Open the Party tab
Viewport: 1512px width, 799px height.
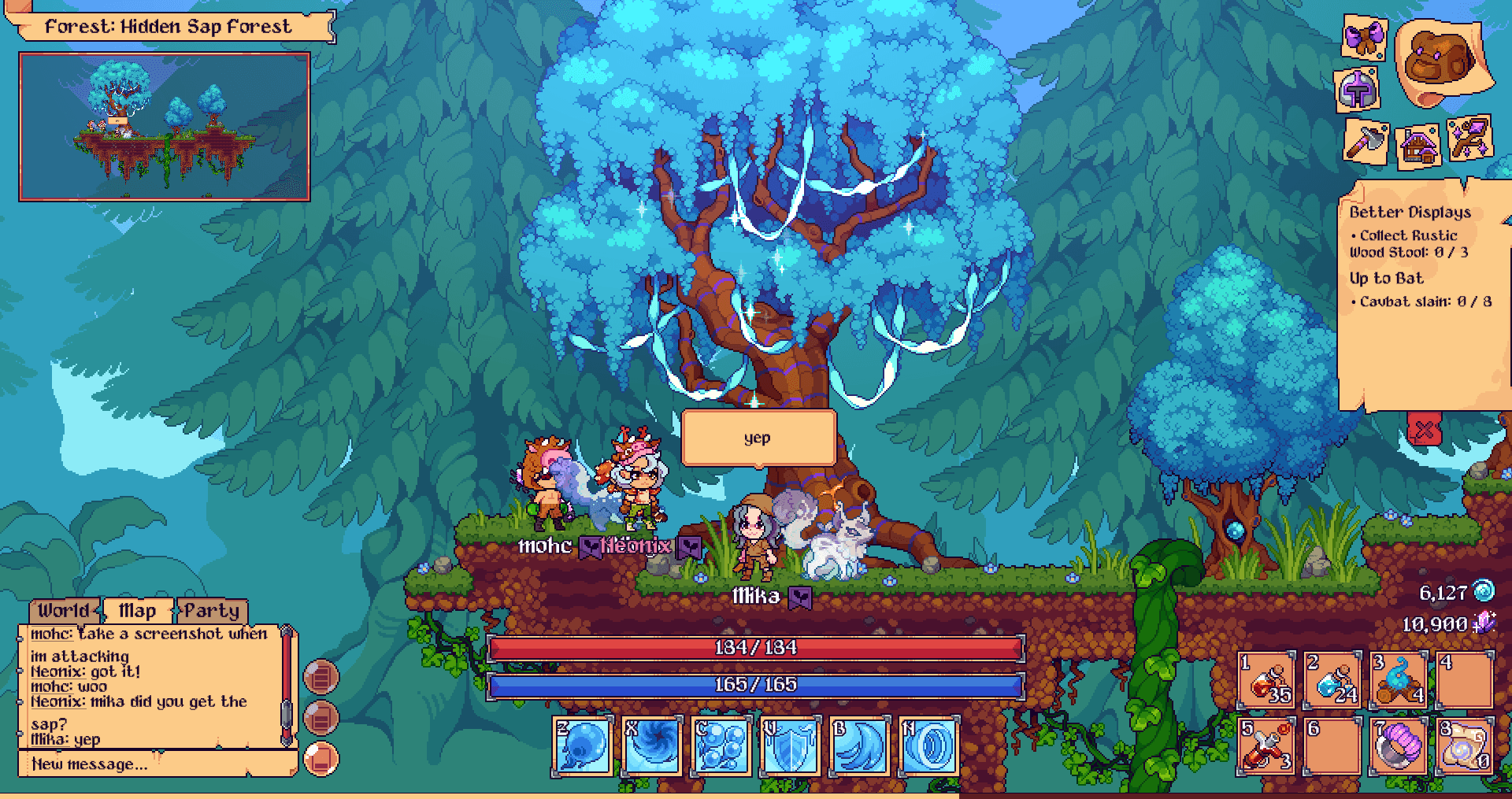coord(214,611)
